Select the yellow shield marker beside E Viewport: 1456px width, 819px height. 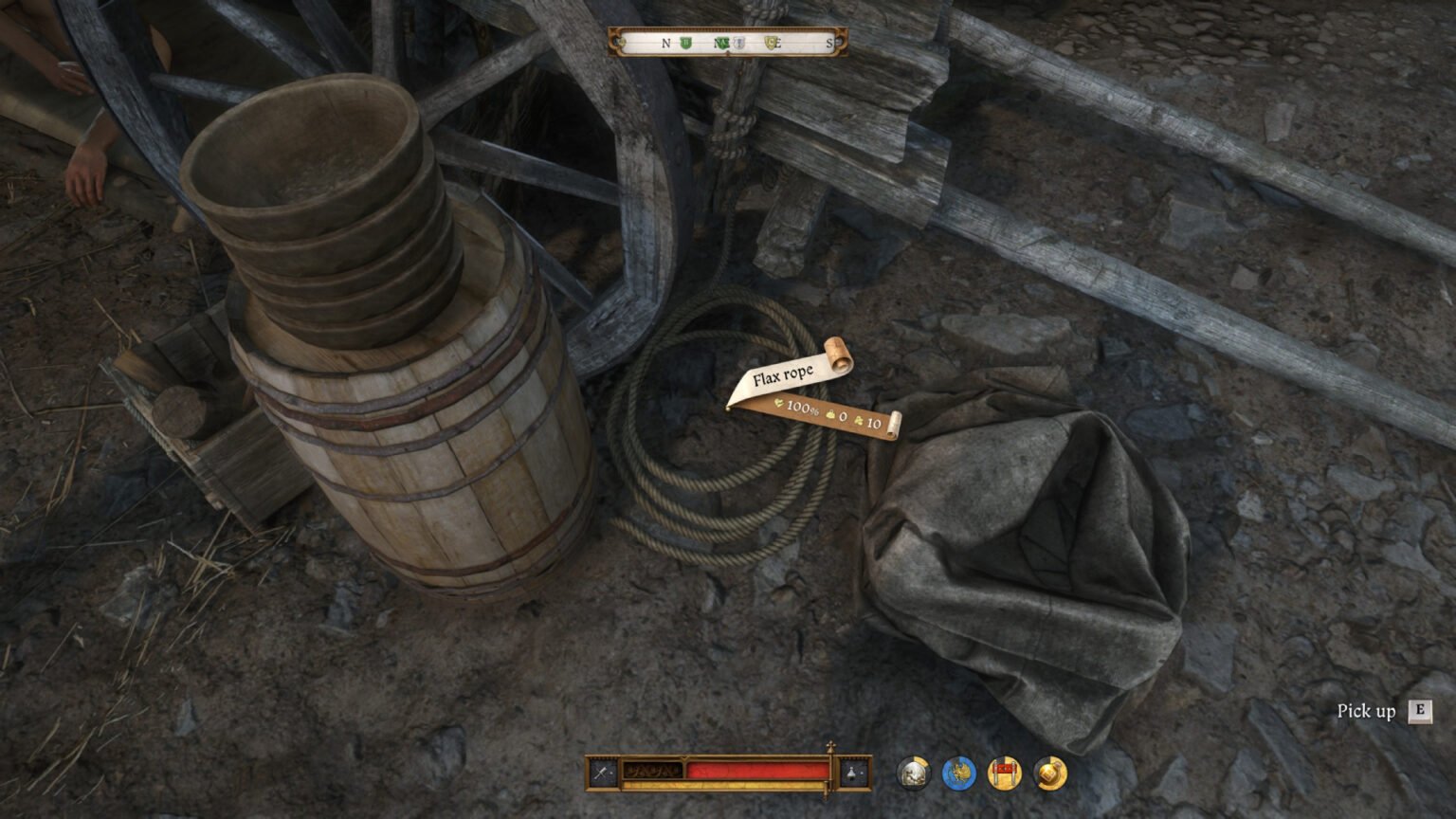(x=772, y=43)
